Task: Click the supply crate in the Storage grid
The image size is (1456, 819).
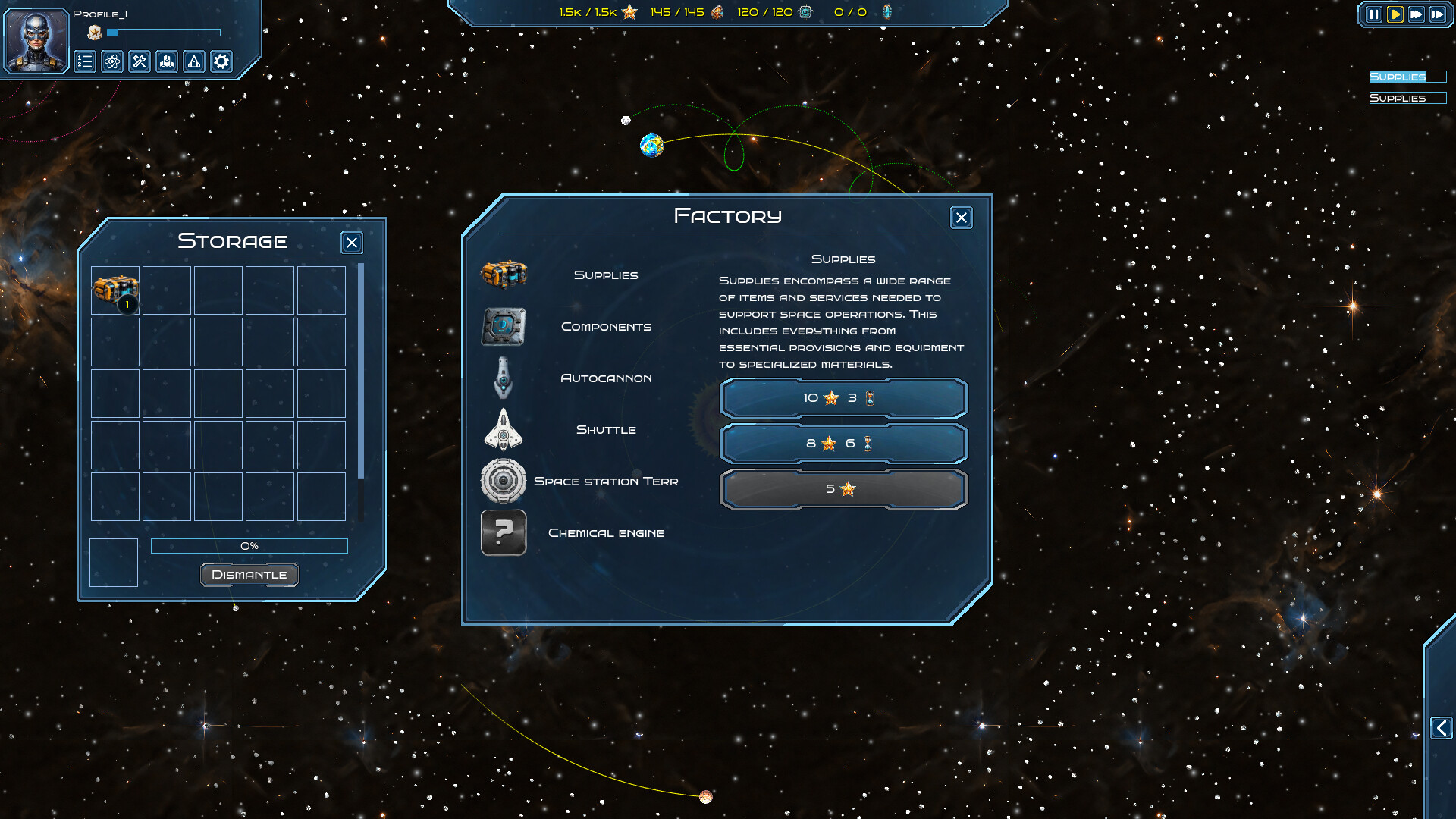Action: pos(114,290)
